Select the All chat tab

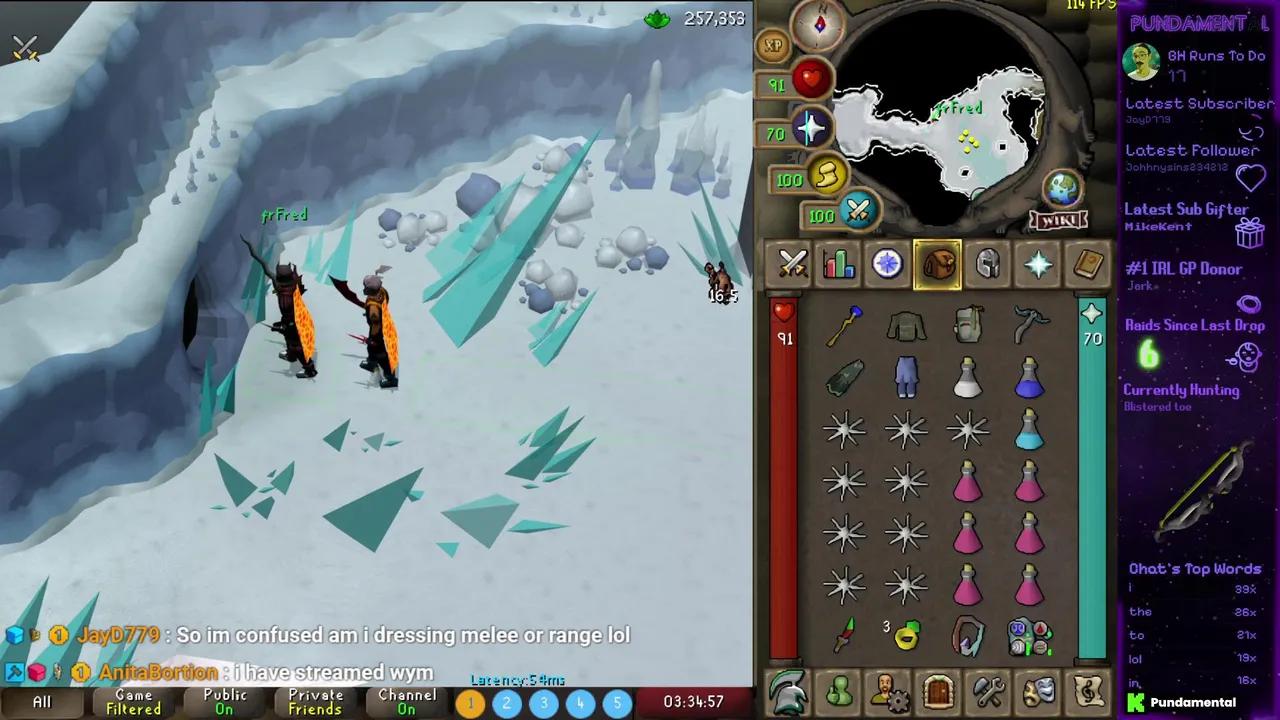point(41,702)
